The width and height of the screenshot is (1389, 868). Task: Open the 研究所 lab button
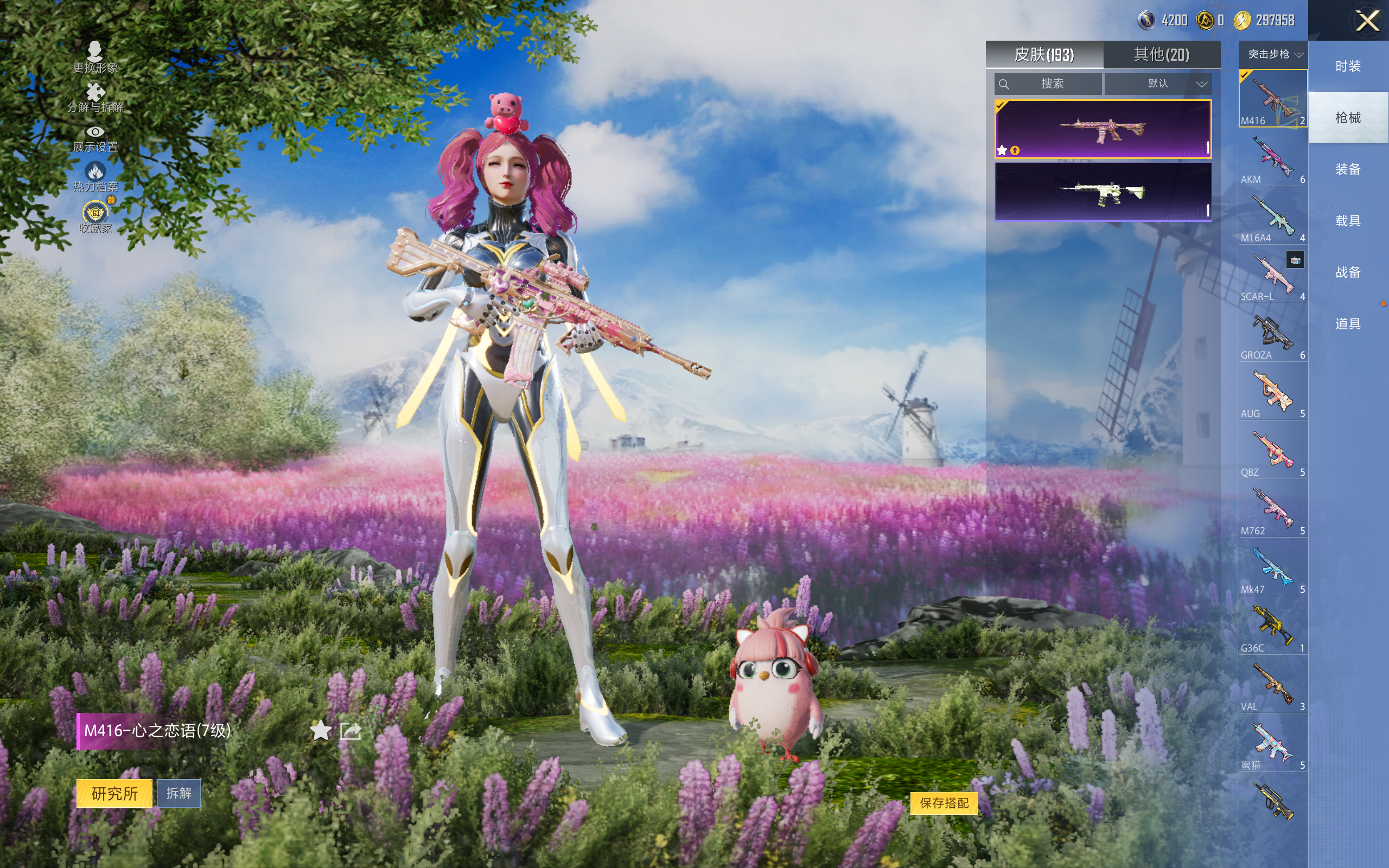114,793
